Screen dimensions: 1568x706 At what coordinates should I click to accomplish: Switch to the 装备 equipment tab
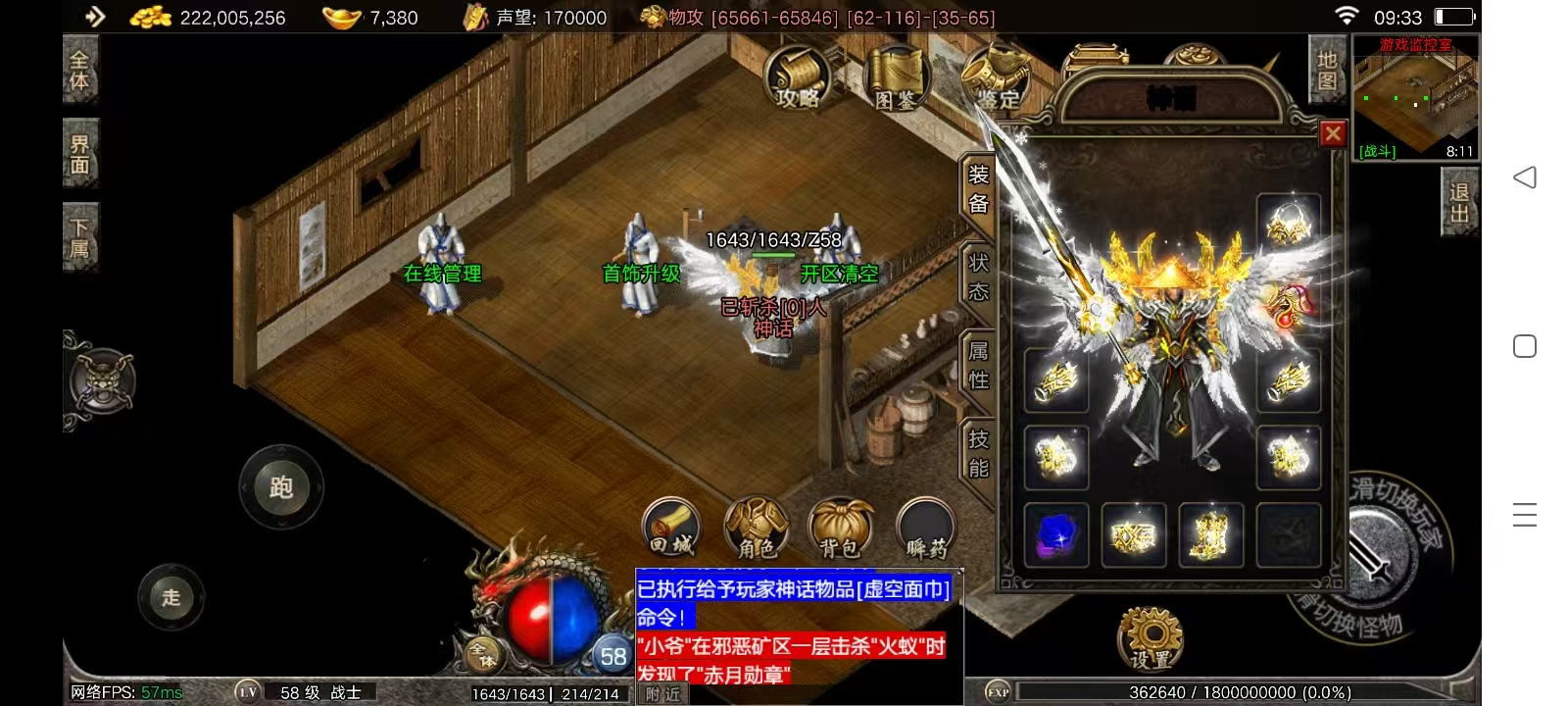coord(978,189)
